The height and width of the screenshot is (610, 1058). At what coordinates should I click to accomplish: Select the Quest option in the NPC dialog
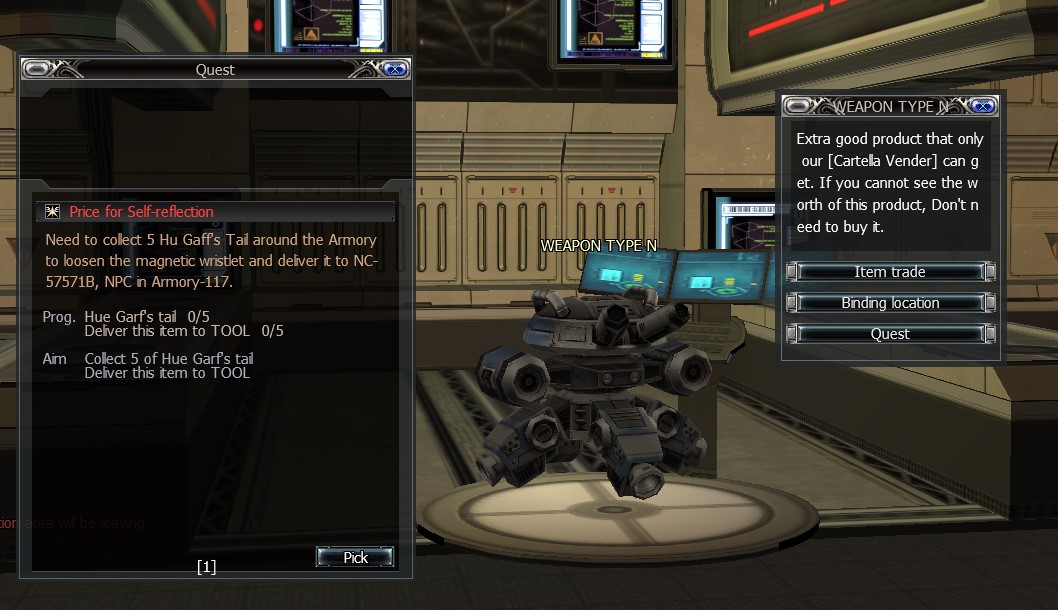click(890, 334)
